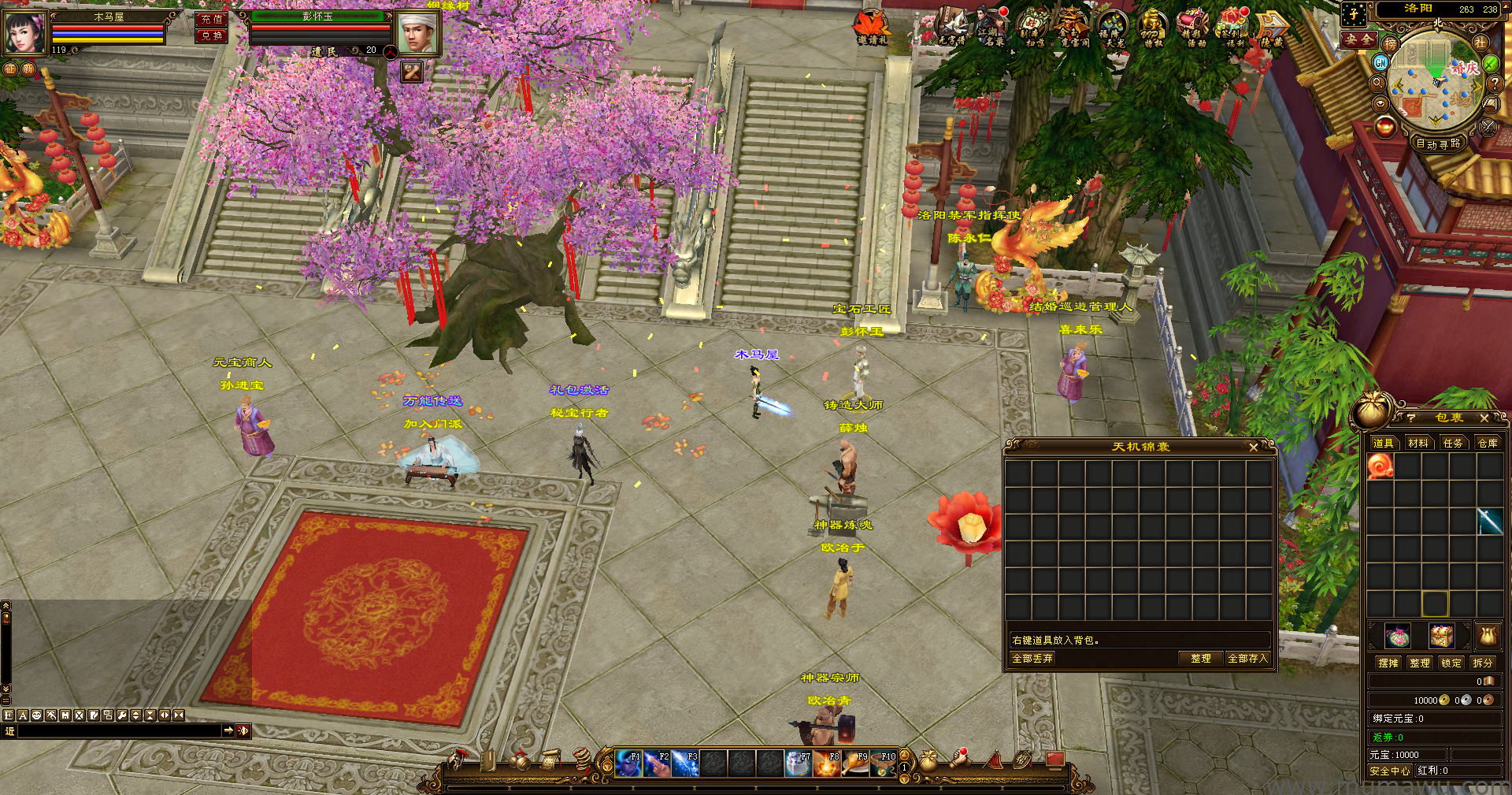Open the 任务 quest items tab
The image size is (1512, 795).
1452,444
